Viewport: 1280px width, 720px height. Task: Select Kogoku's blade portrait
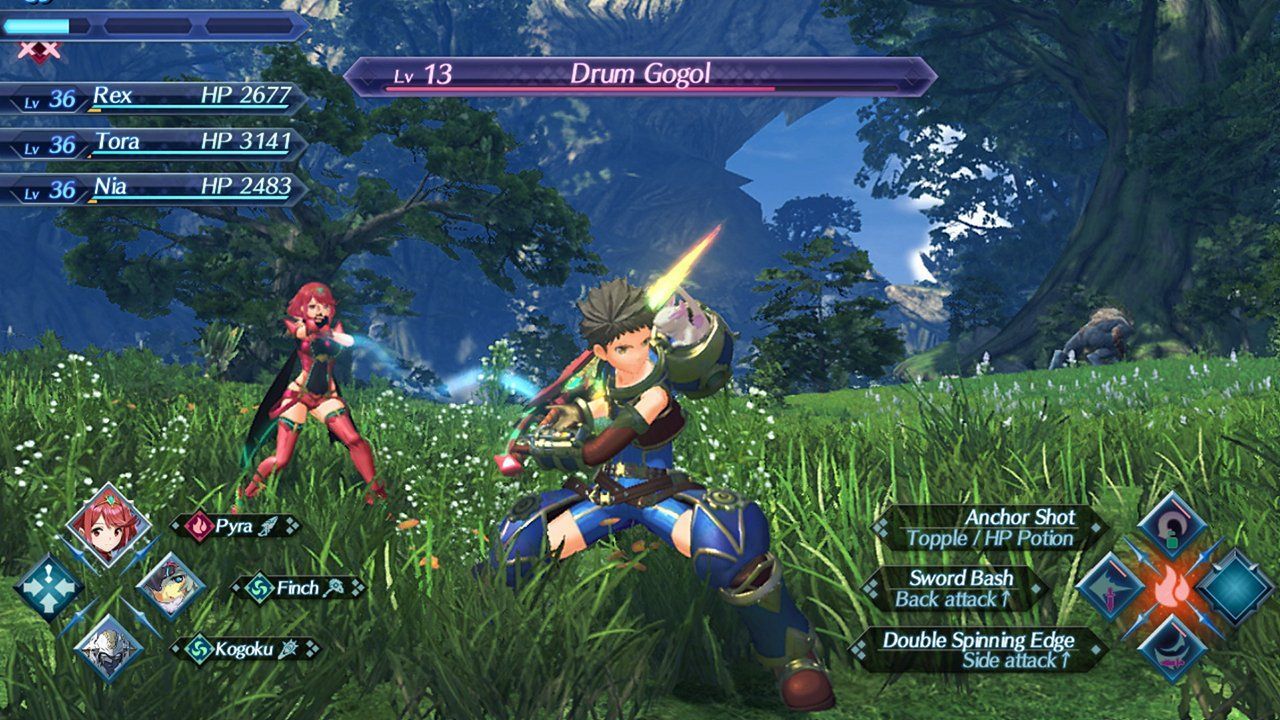(x=110, y=650)
